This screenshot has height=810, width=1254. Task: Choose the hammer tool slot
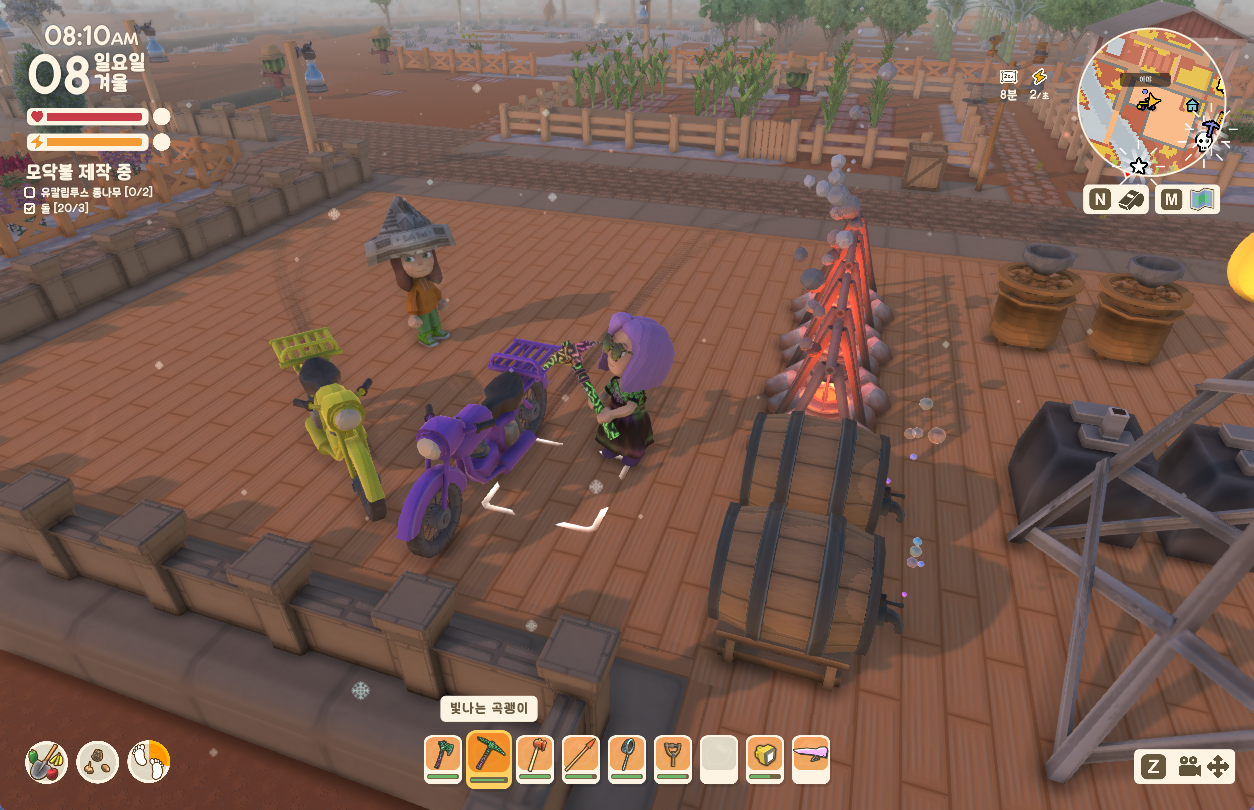pos(535,759)
